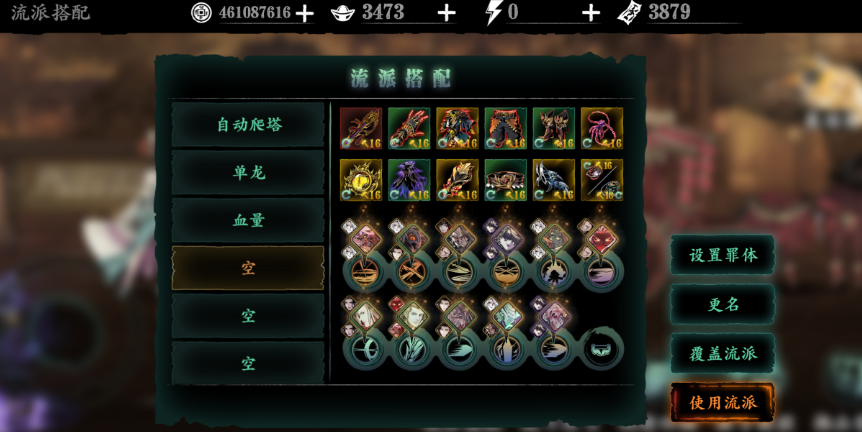Rename the build with 更名
This screenshot has height=432, width=862.
(x=723, y=304)
